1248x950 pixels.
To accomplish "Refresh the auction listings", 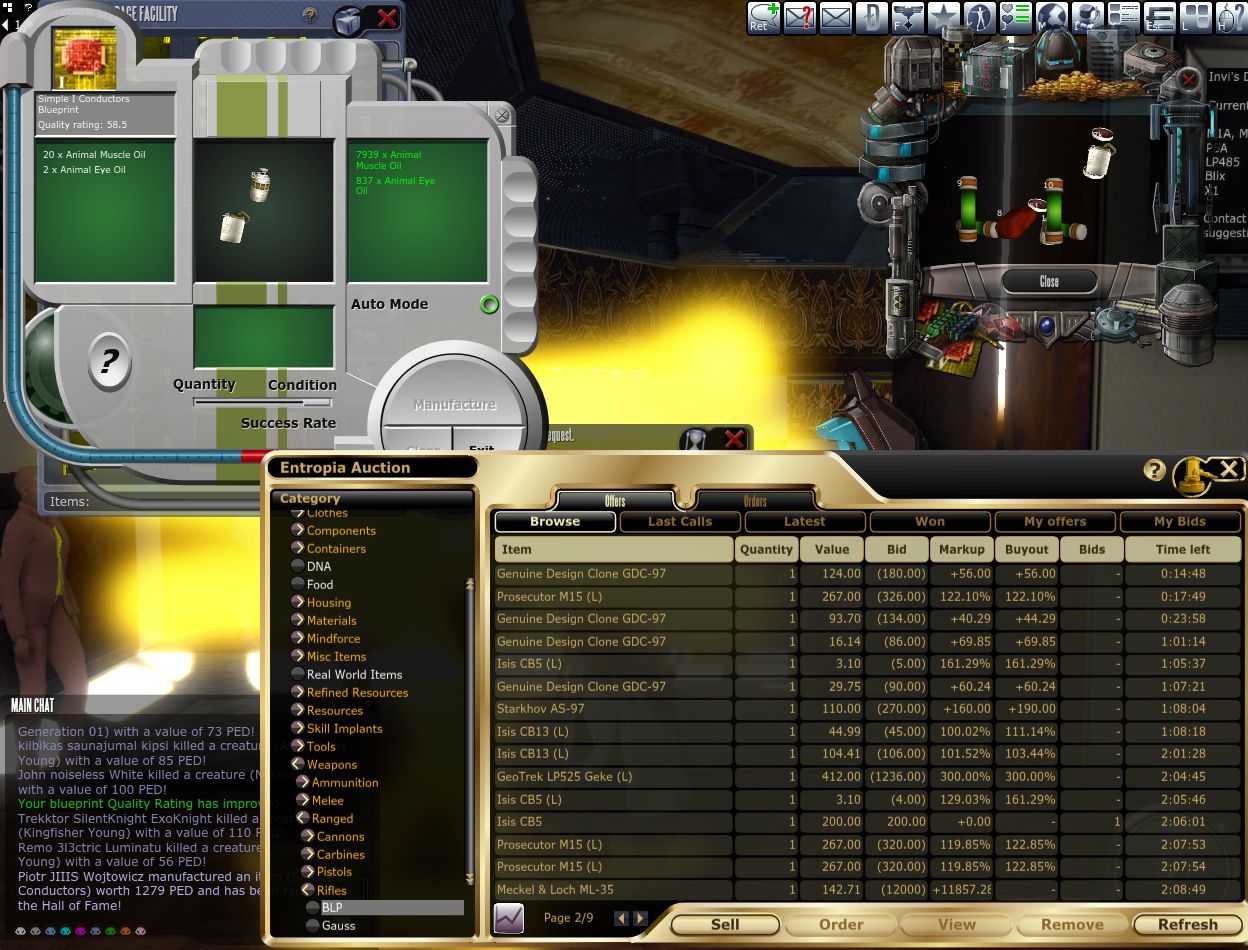I will coord(1187,925).
